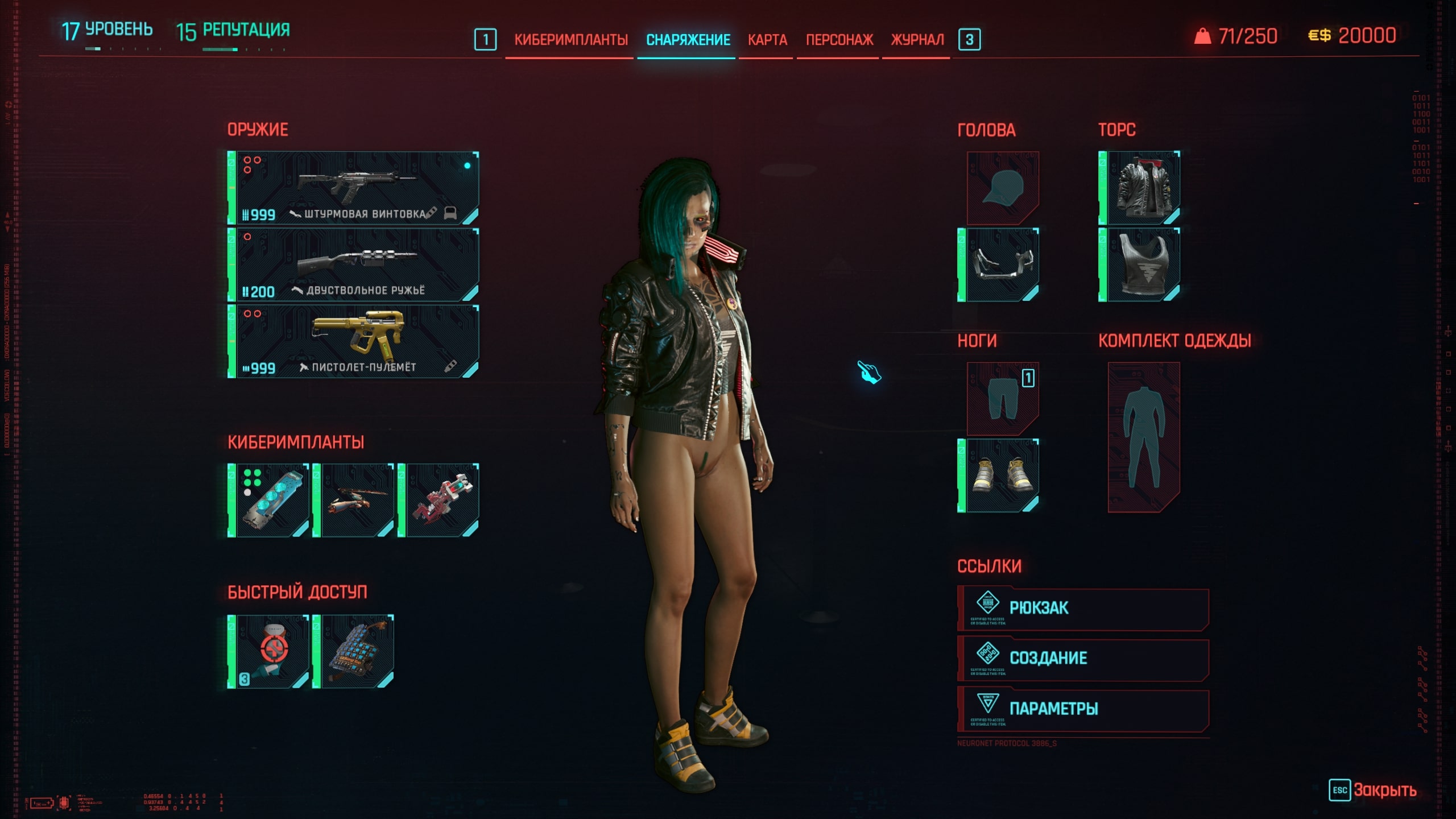Viewport: 1456px width, 819px height.
Task: Select the Штурмовая винтовка weapon slot
Action: [354, 188]
